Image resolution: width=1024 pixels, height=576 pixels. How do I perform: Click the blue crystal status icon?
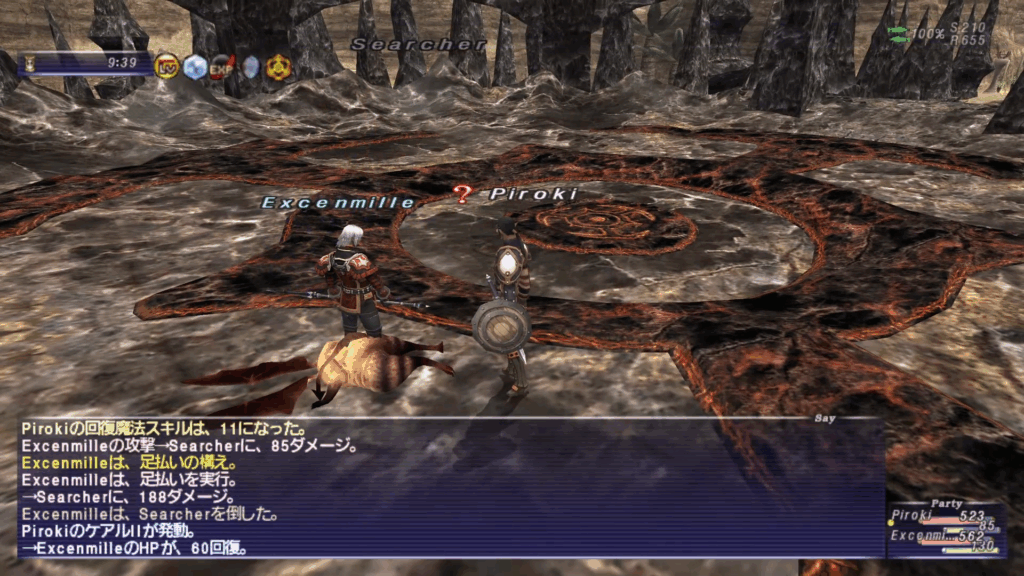194,66
